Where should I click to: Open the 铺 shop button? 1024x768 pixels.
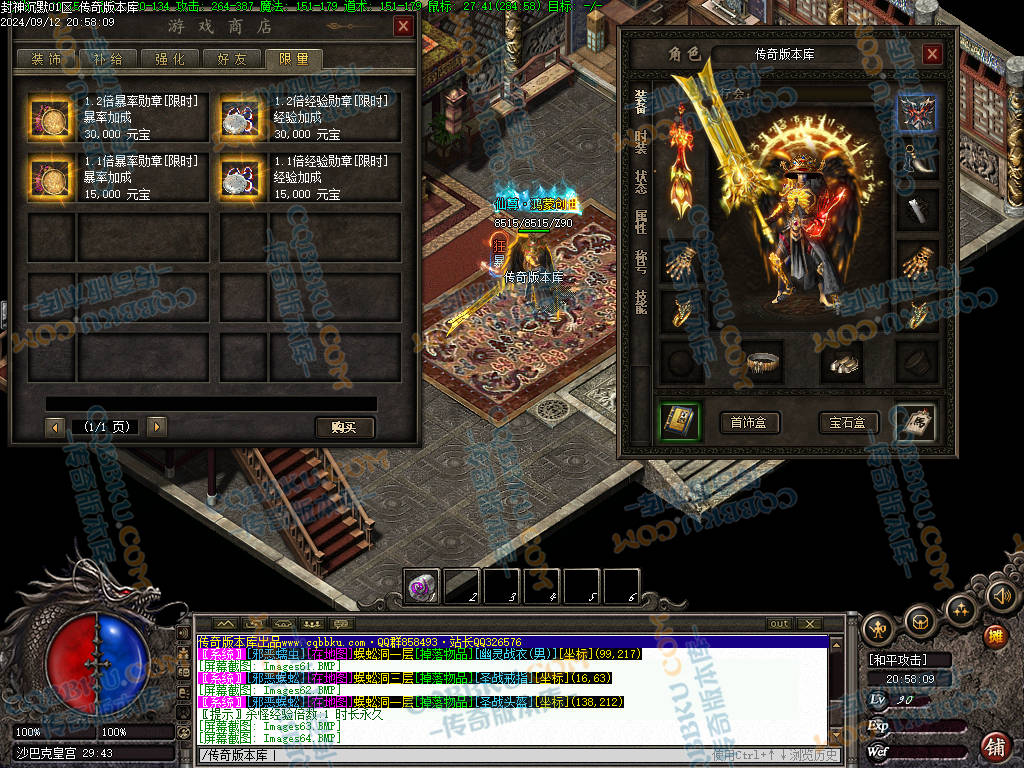point(995,746)
